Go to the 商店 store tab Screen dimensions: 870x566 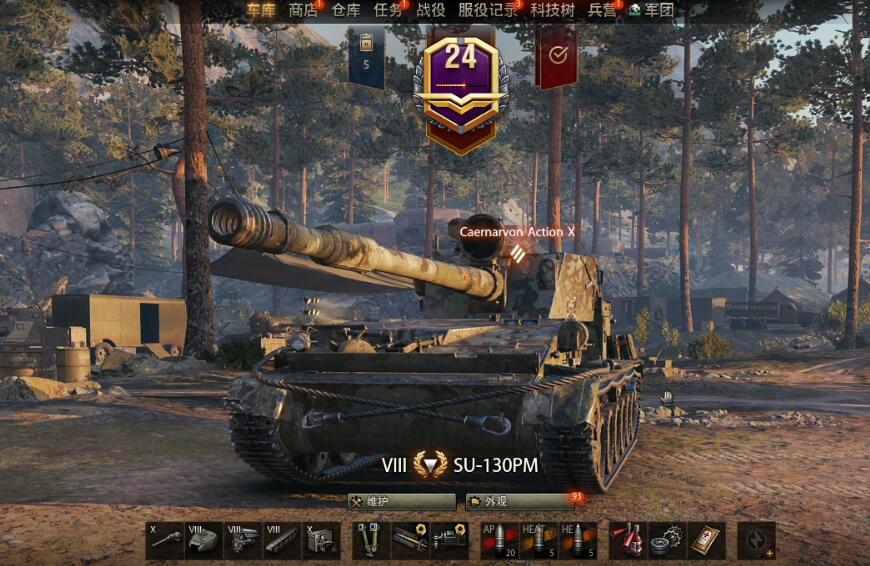pos(303,10)
